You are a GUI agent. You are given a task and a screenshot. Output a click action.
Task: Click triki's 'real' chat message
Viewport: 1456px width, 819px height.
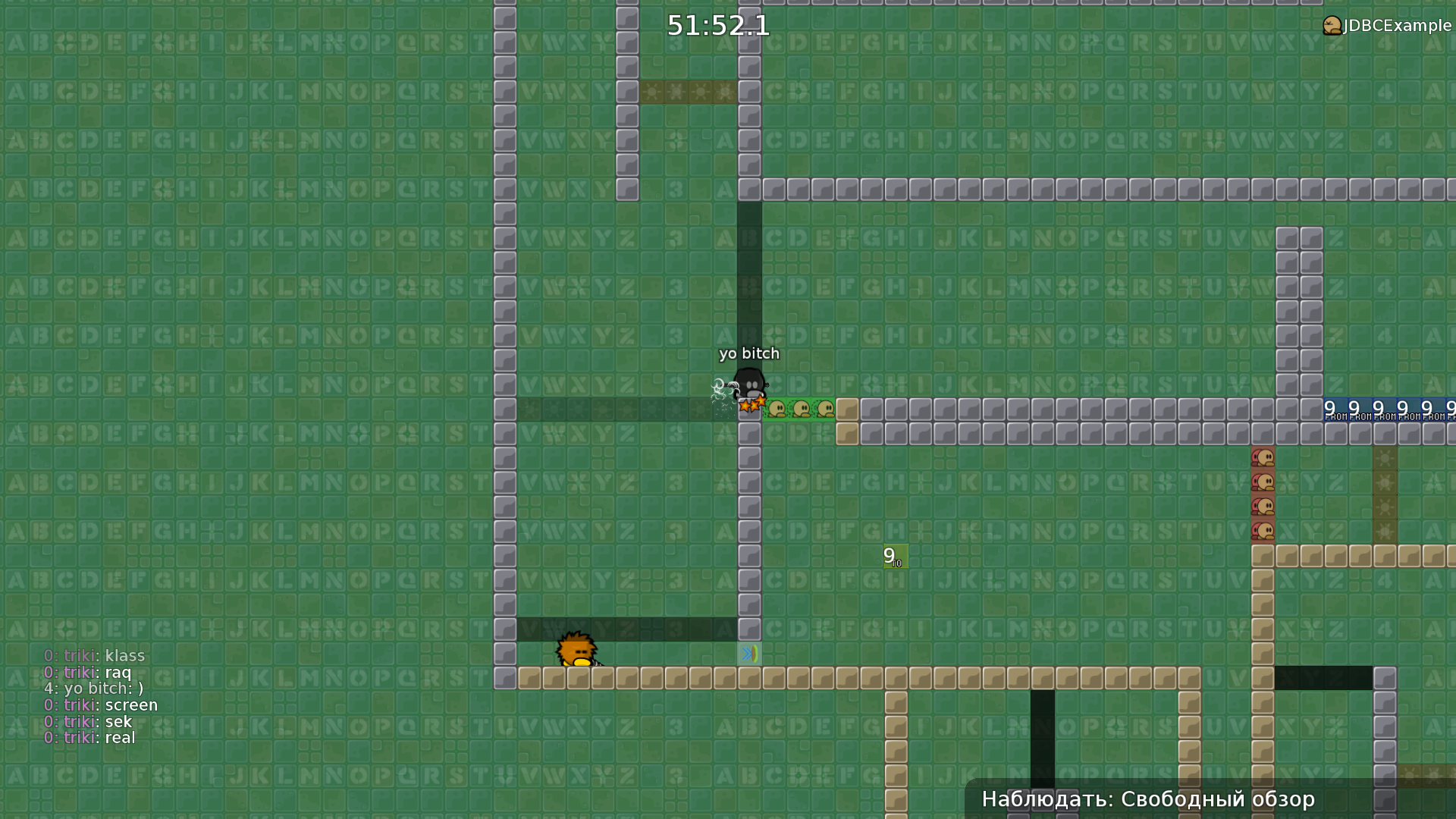point(89,737)
